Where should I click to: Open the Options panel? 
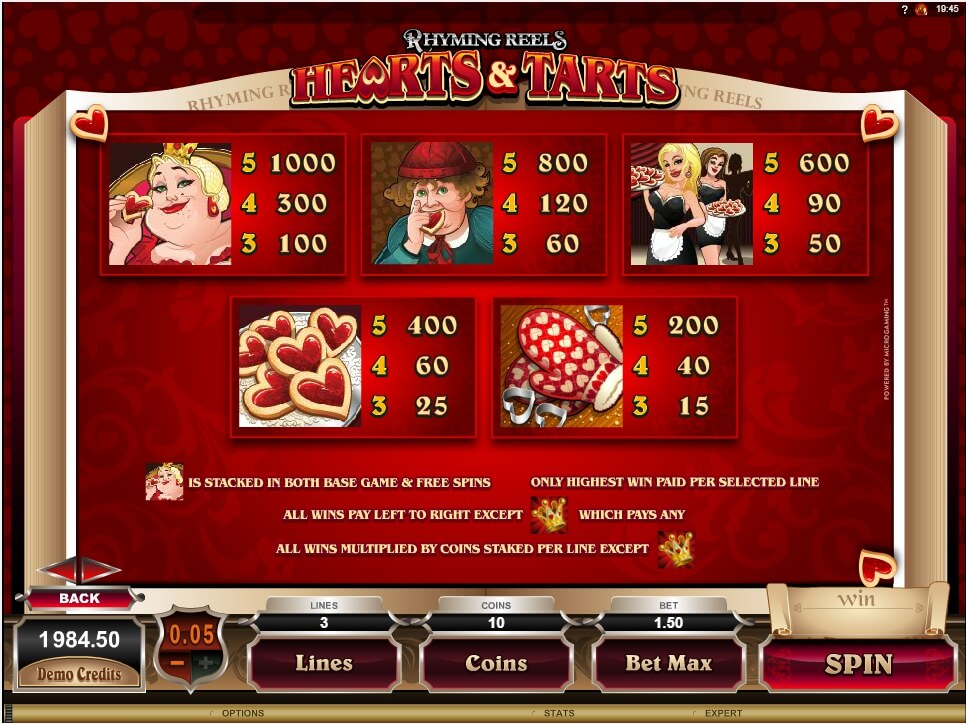[243, 713]
